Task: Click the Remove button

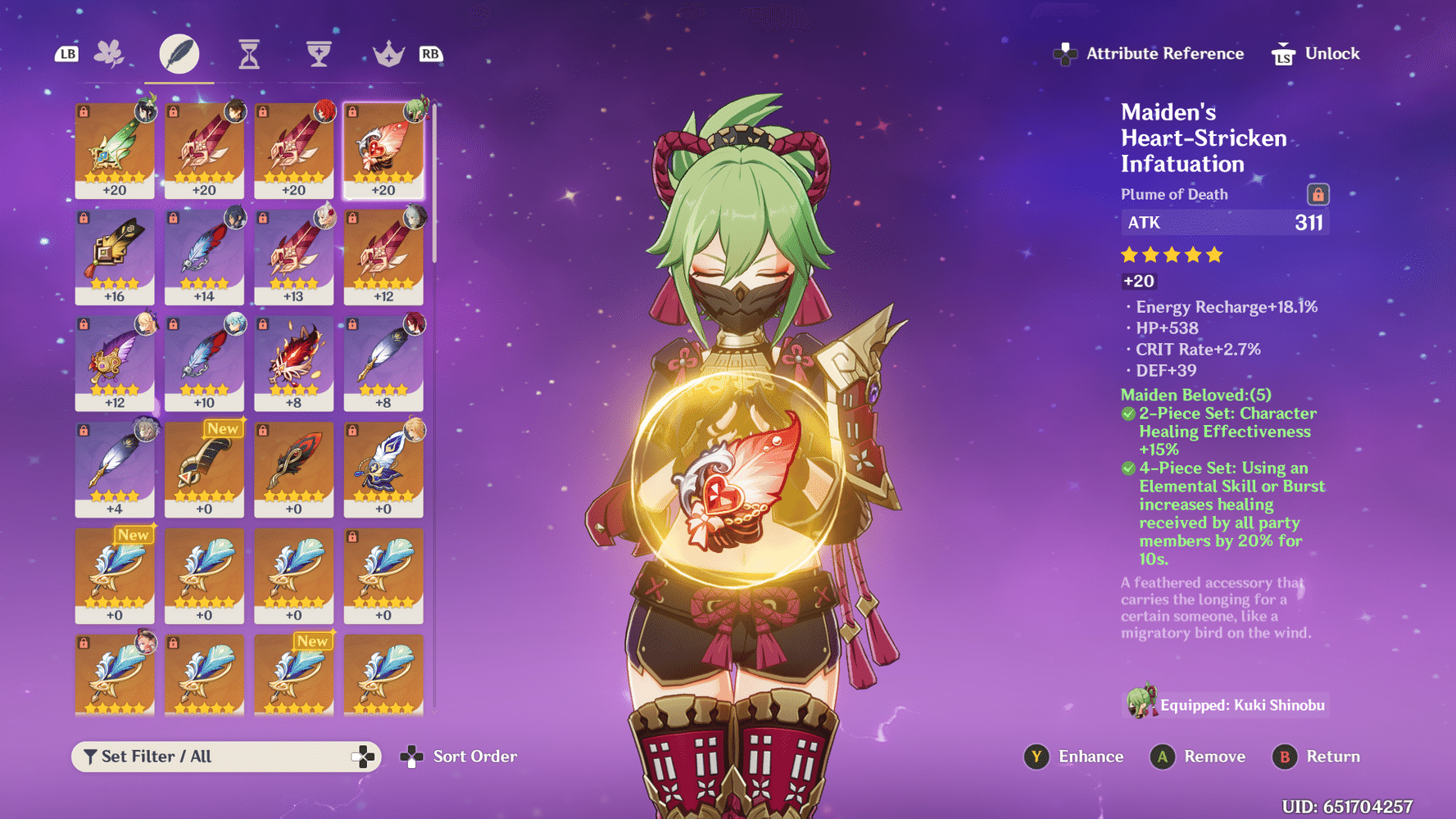Action: coord(1199,756)
